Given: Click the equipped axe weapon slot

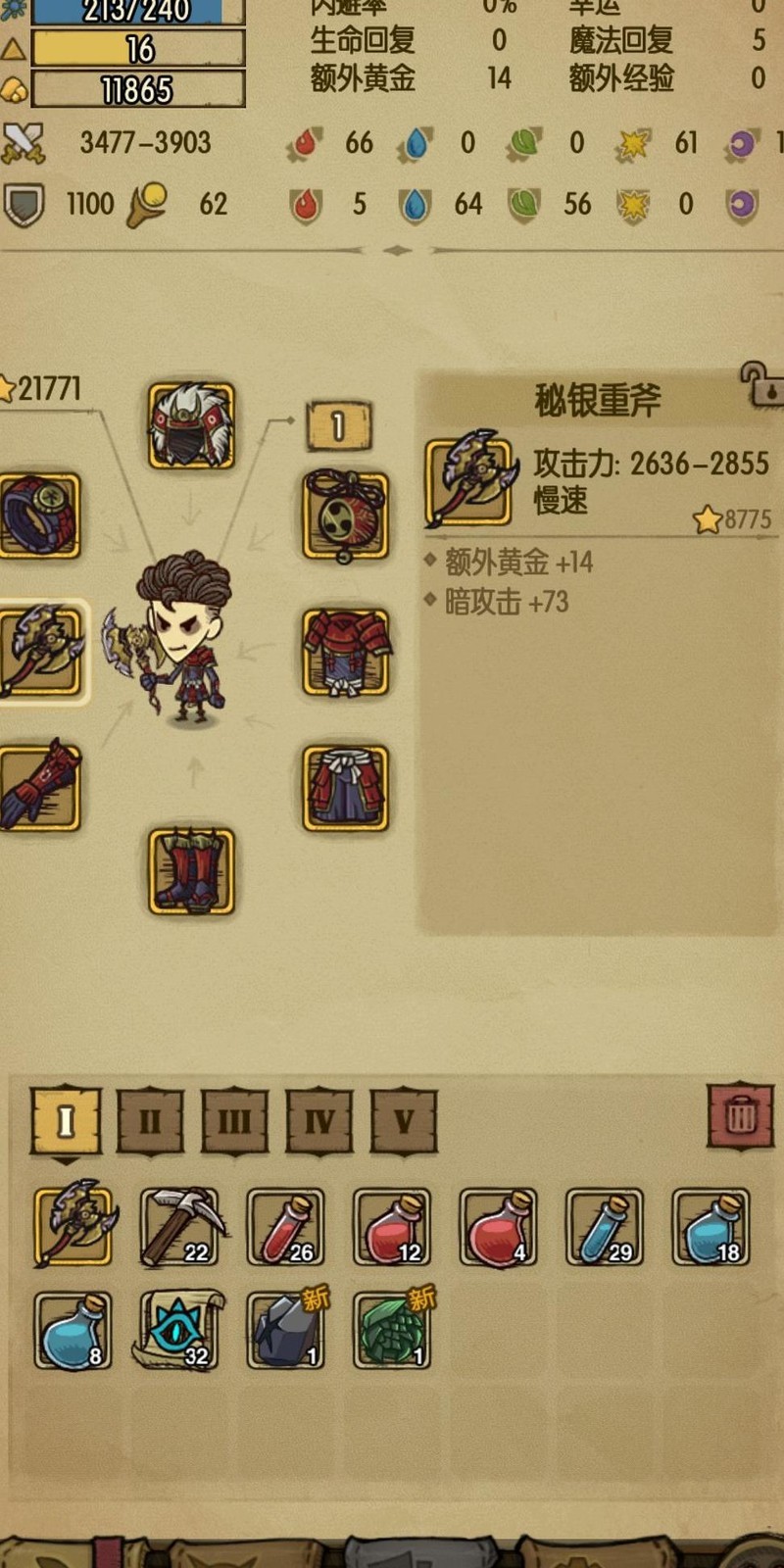Looking at the screenshot, I should point(41,652).
